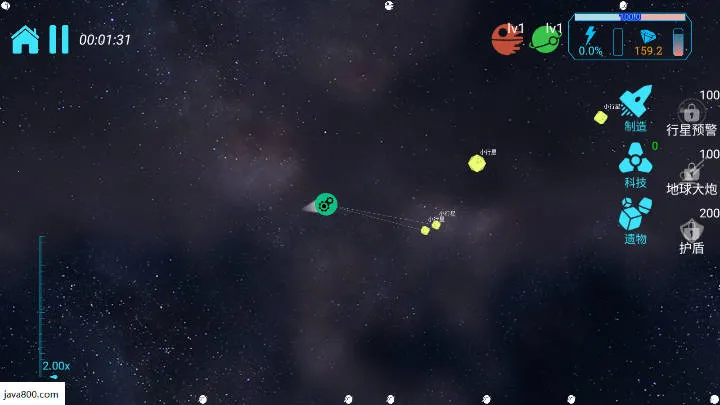Open the 科技 technology menu
The height and width of the screenshot is (405, 720).
point(635,163)
